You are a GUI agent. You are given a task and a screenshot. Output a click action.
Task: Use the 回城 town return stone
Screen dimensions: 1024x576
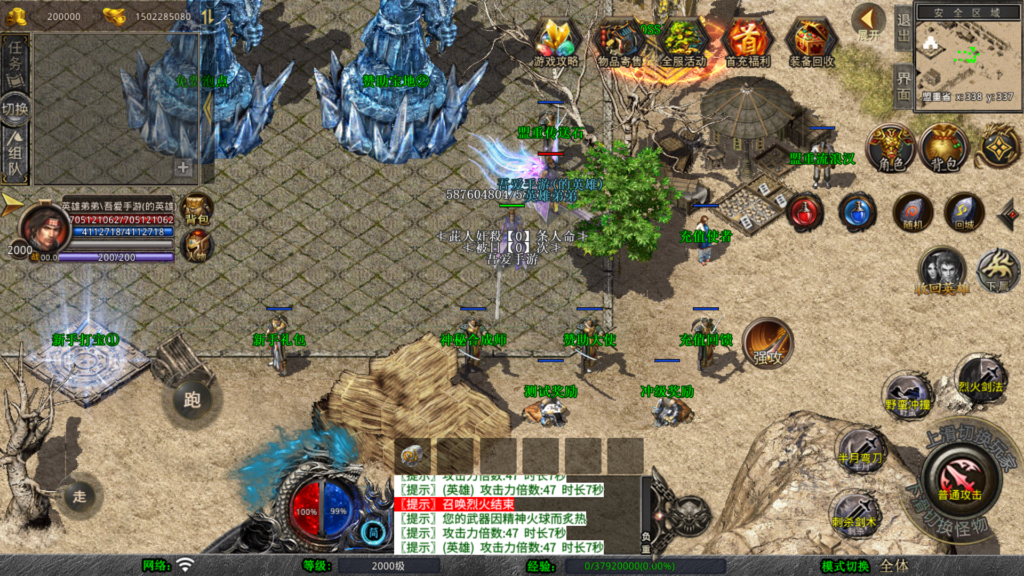[x=964, y=211]
